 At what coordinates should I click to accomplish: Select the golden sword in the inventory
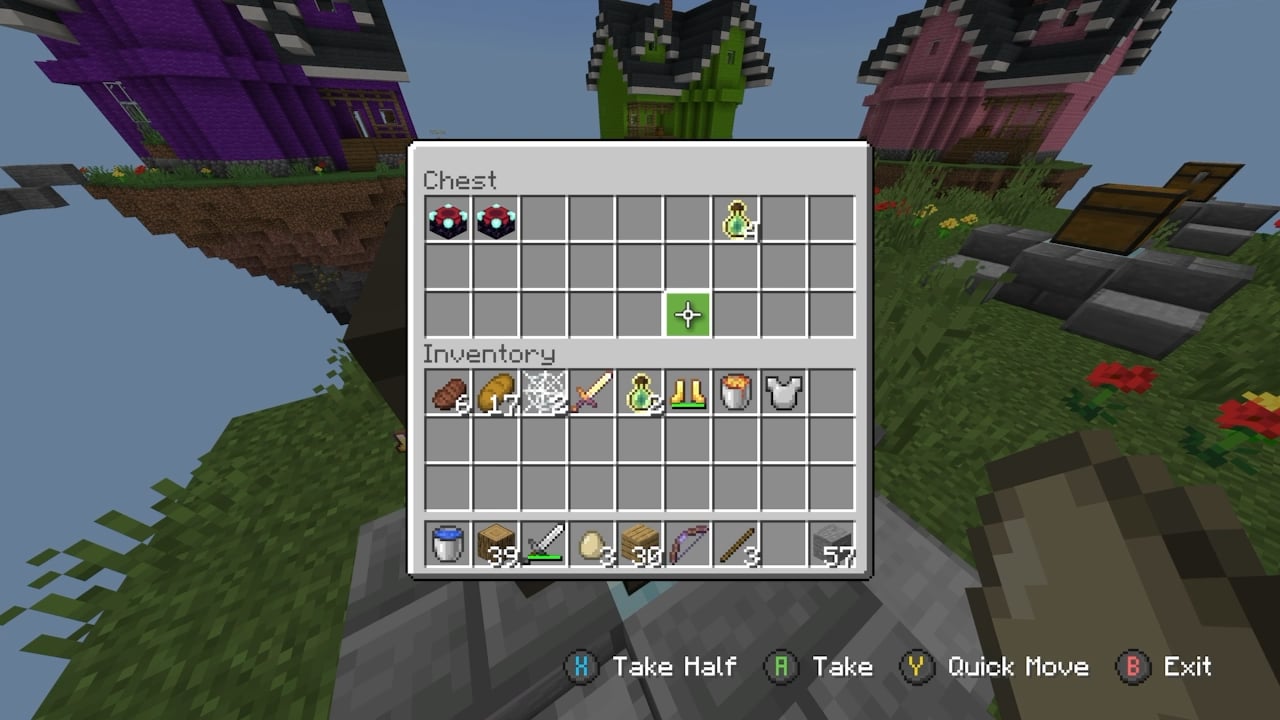click(x=592, y=393)
